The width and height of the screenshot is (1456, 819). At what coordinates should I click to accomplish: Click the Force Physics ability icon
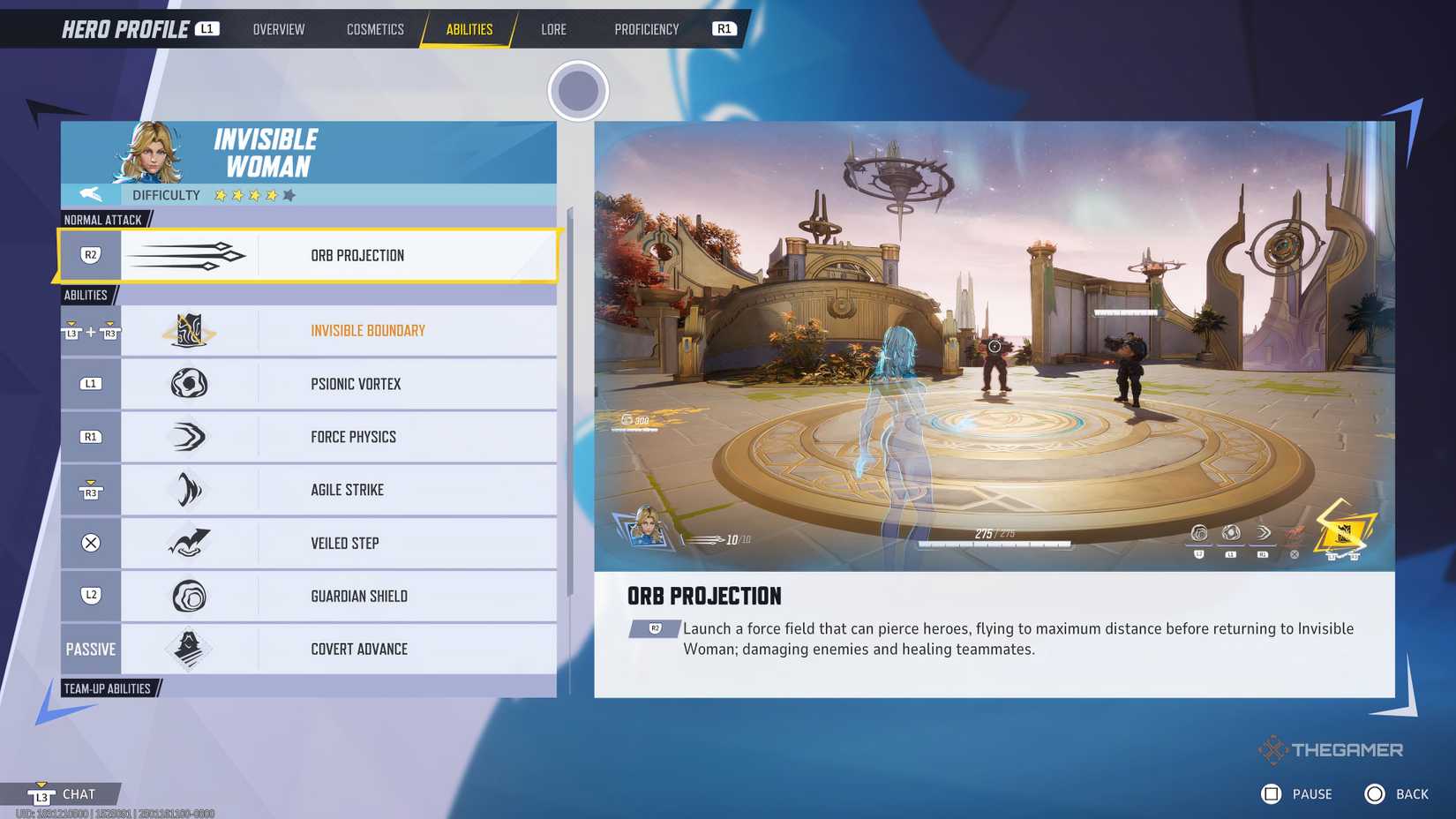(191, 436)
